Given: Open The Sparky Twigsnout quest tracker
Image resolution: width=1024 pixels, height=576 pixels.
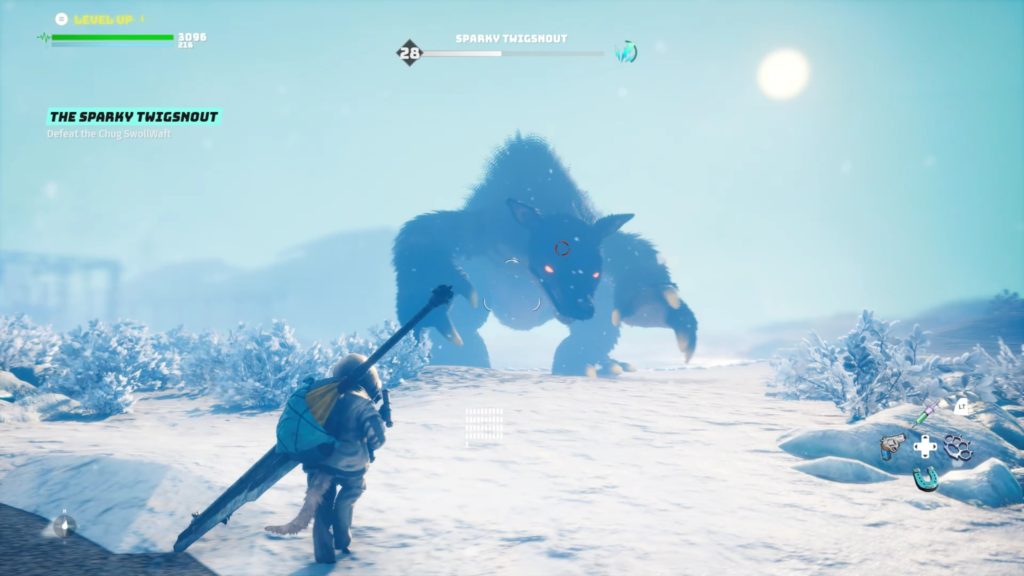Looking at the screenshot, I should [133, 117].
